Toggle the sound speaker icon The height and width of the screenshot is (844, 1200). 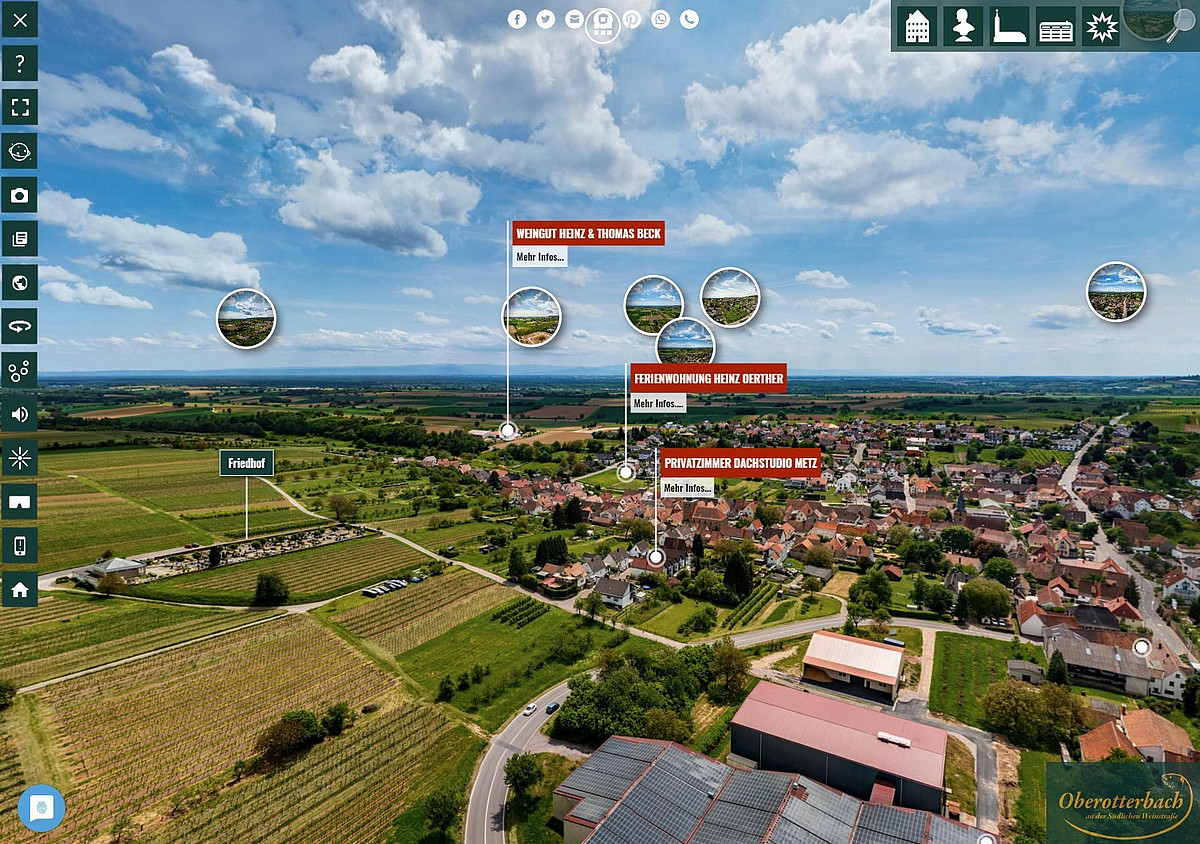pos(20,414)
